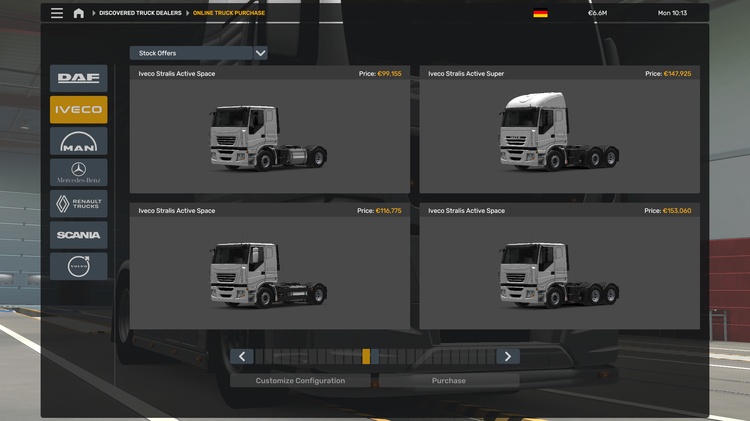Select the DAF brand tab

click(79, 78)
